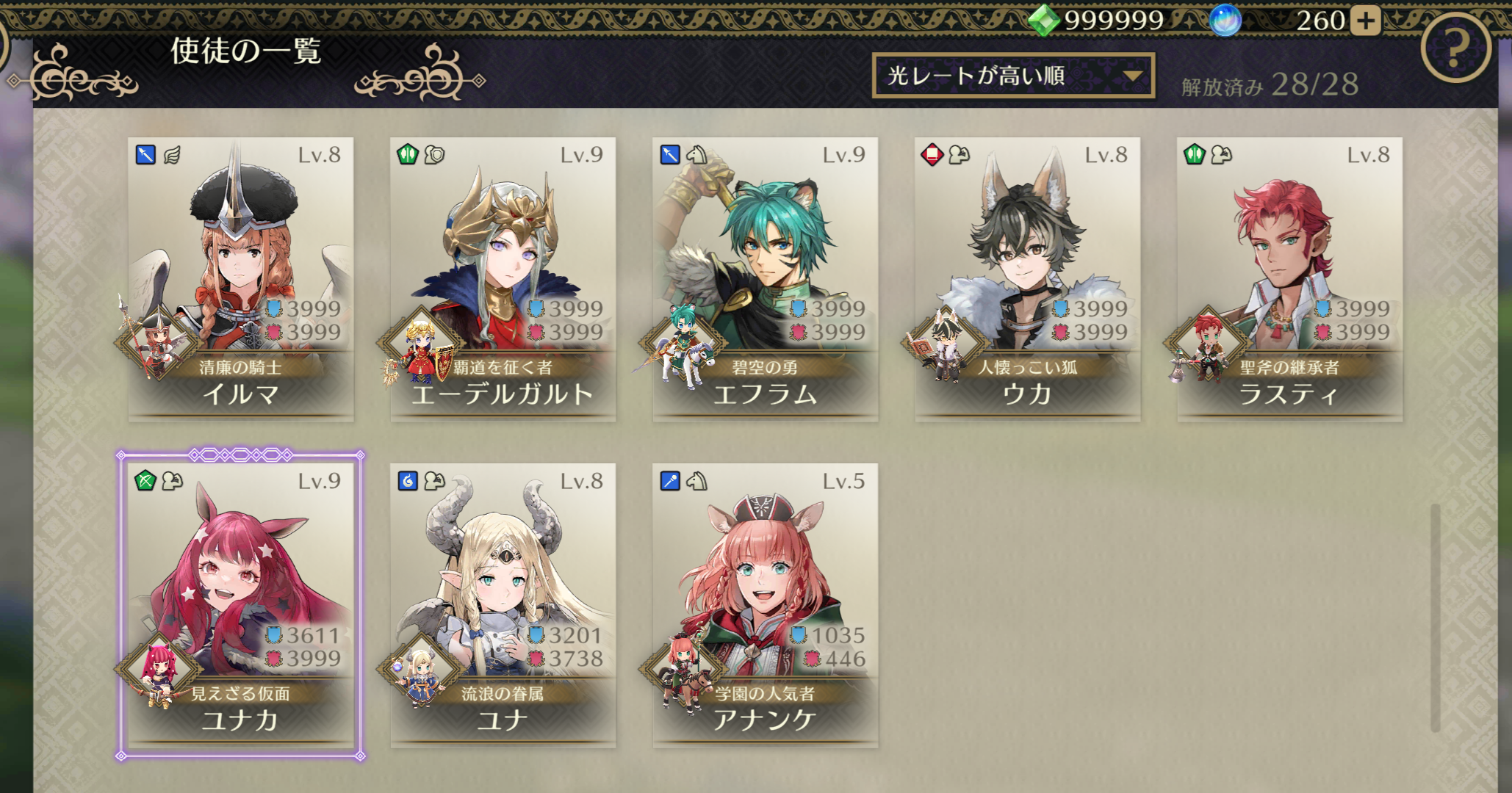Open the question mark help button
1512x793 pixels.
(1455, 48)
